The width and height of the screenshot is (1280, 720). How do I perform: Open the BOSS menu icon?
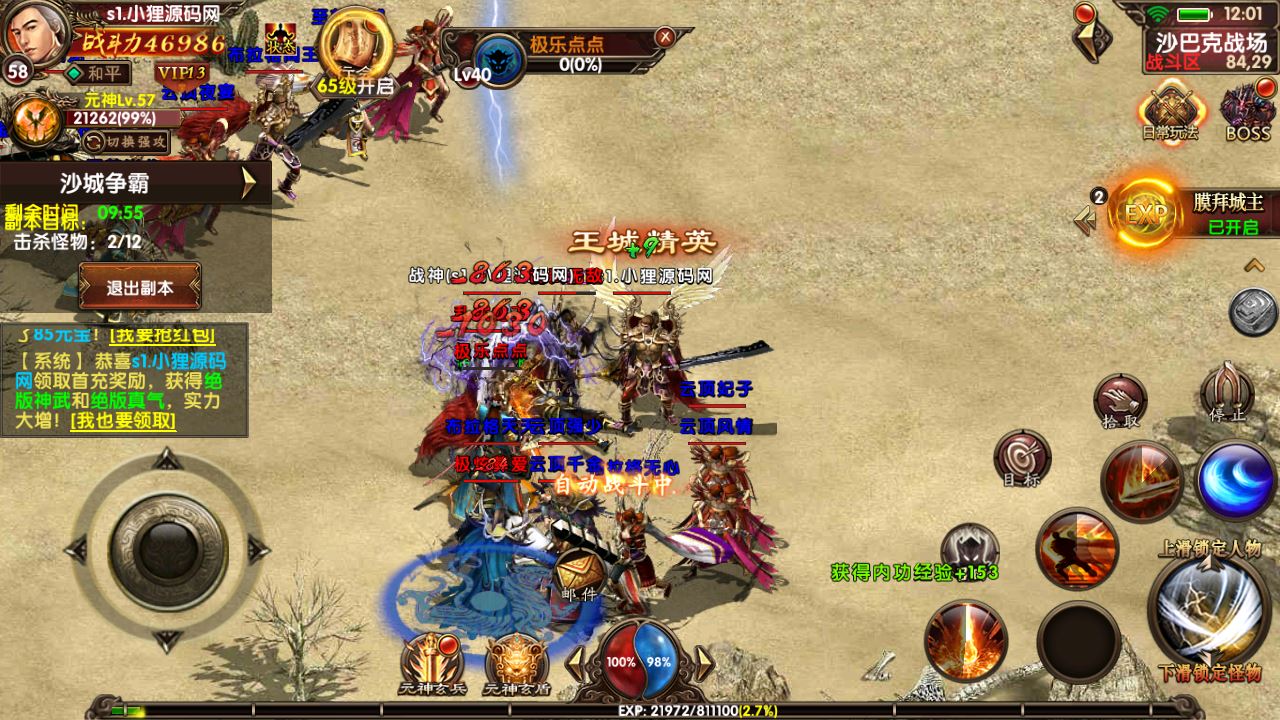[x=1247, y=112]
